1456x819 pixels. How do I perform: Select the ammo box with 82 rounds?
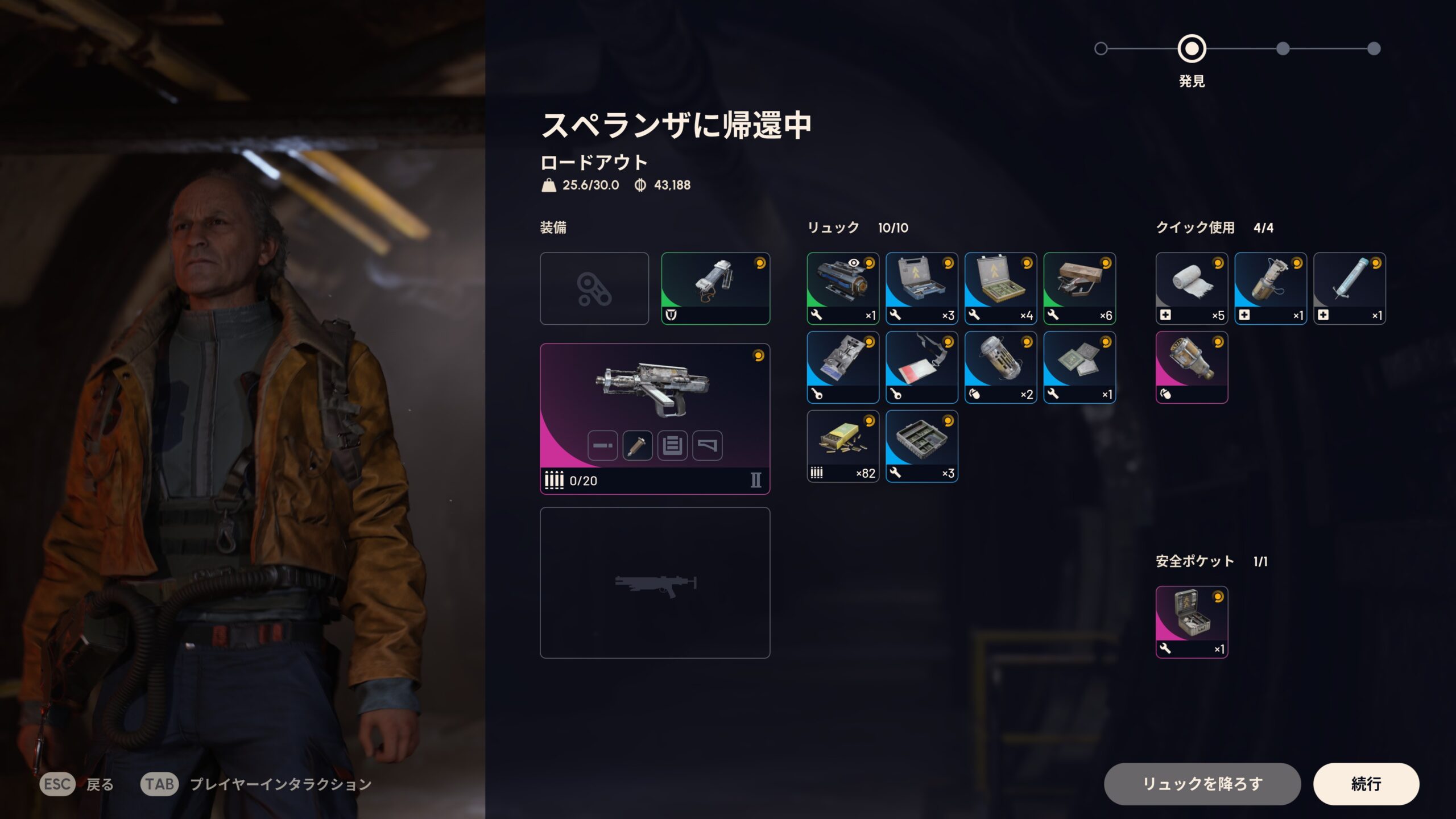tap(842, 446)
